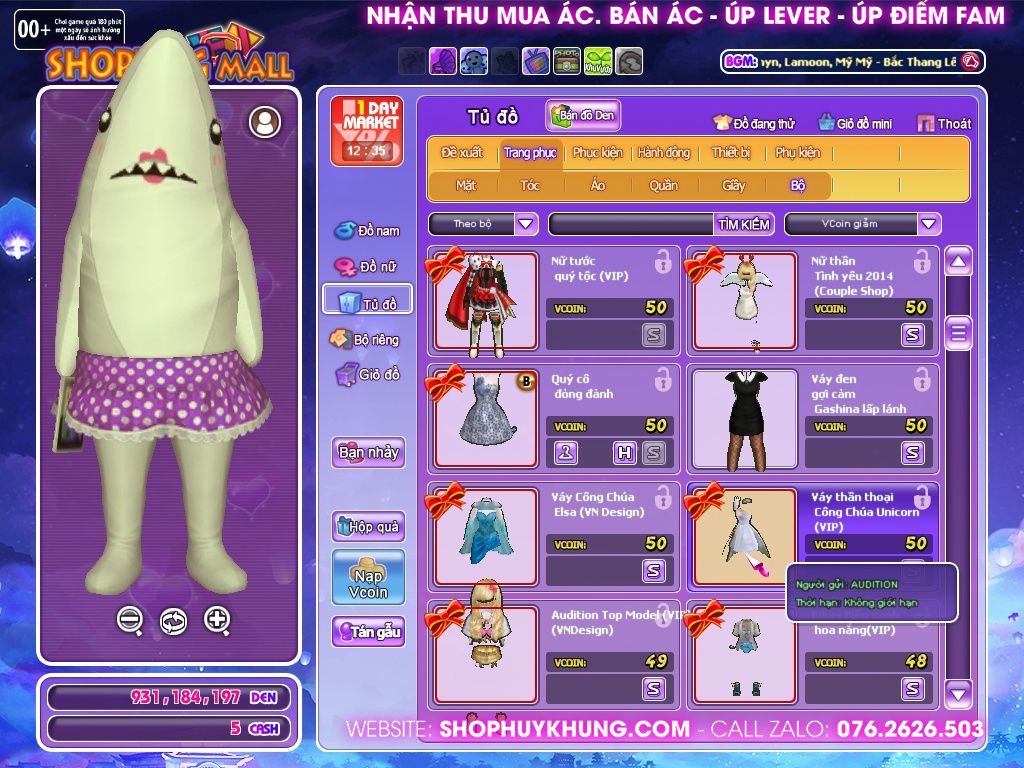1024x768 pixels.
Task: Click the Nạp Vcoin button
Action: pyautogui.click(x=368, y=577)
